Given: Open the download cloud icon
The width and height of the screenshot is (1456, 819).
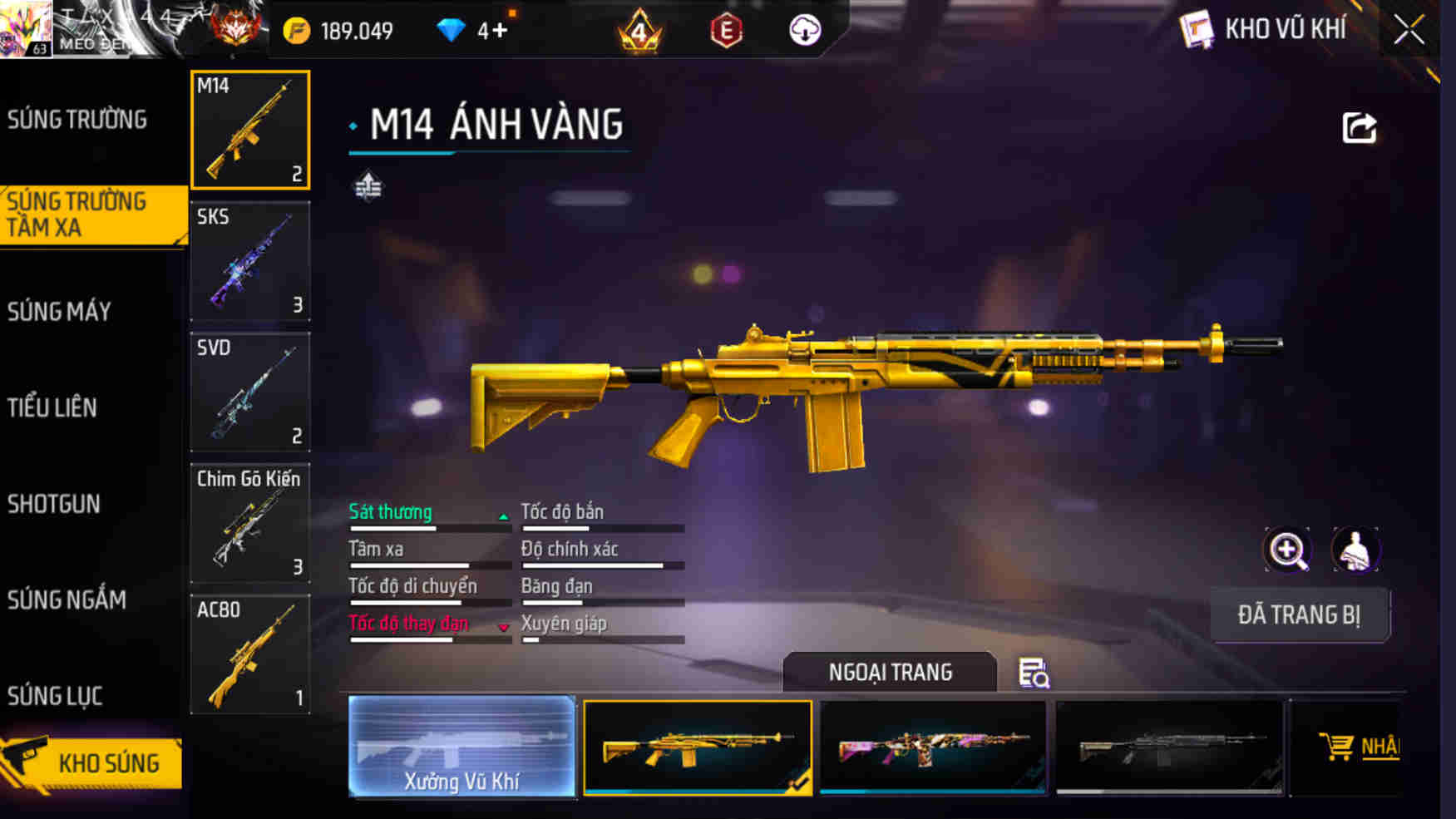Looking at the screenshot, I should (x=803, y=29).
